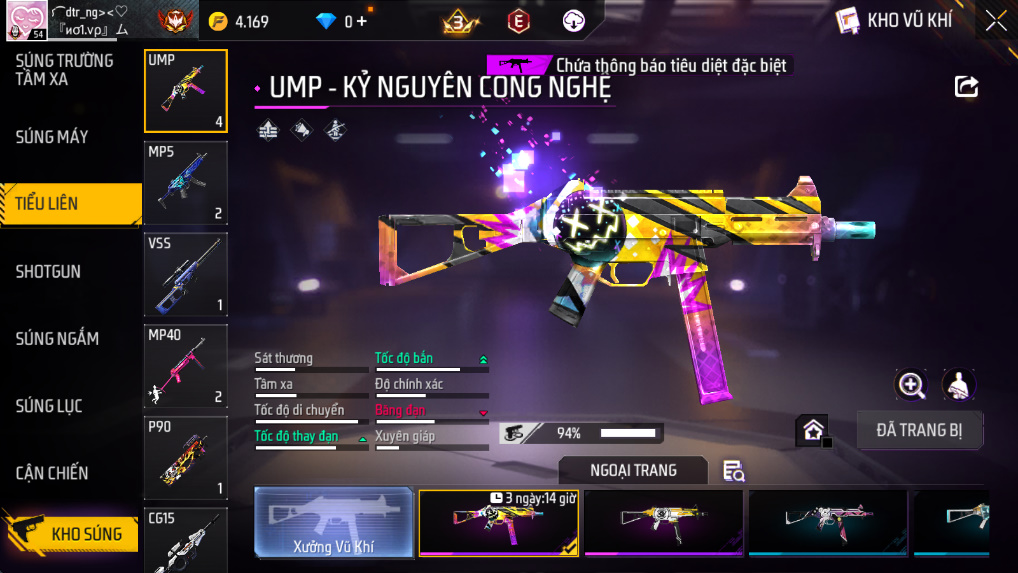This screenshot has width=1018, height=573.
Task: Open the Kho Súng section
Action: [x=86, y=534]
